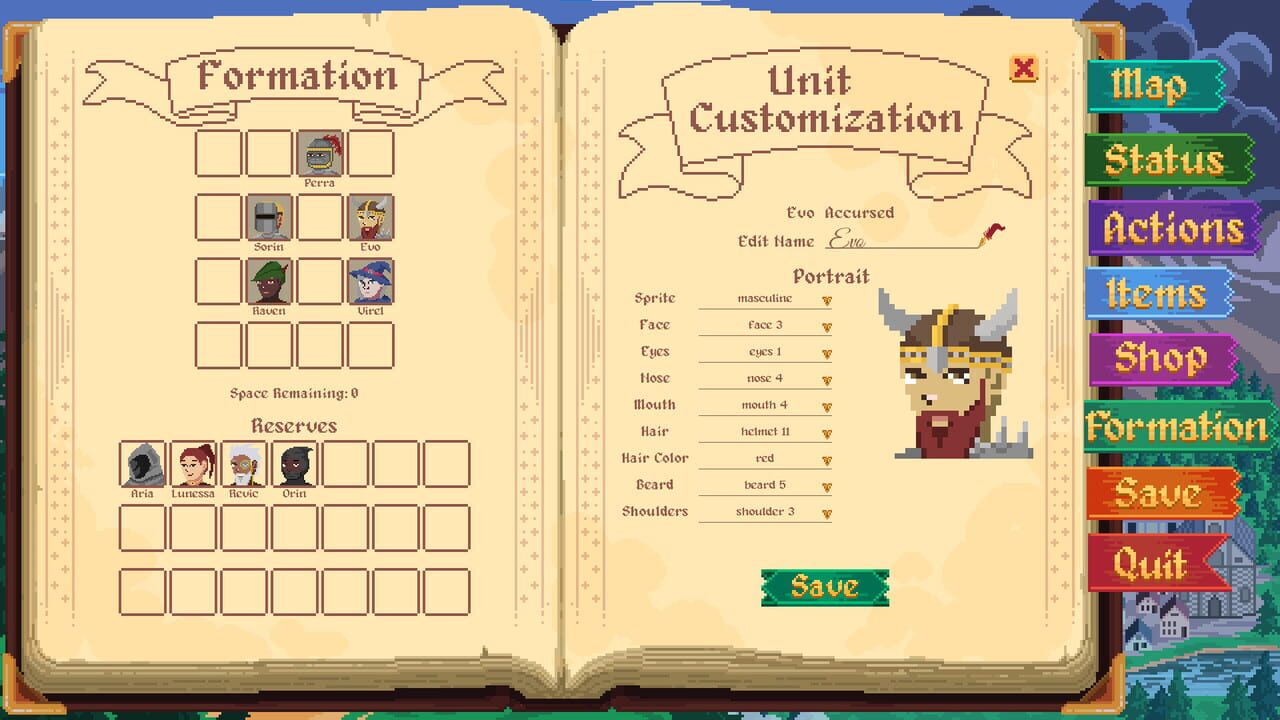Open the Shop menu
Screen dimensions: 1280x720
pos(1161,357)
